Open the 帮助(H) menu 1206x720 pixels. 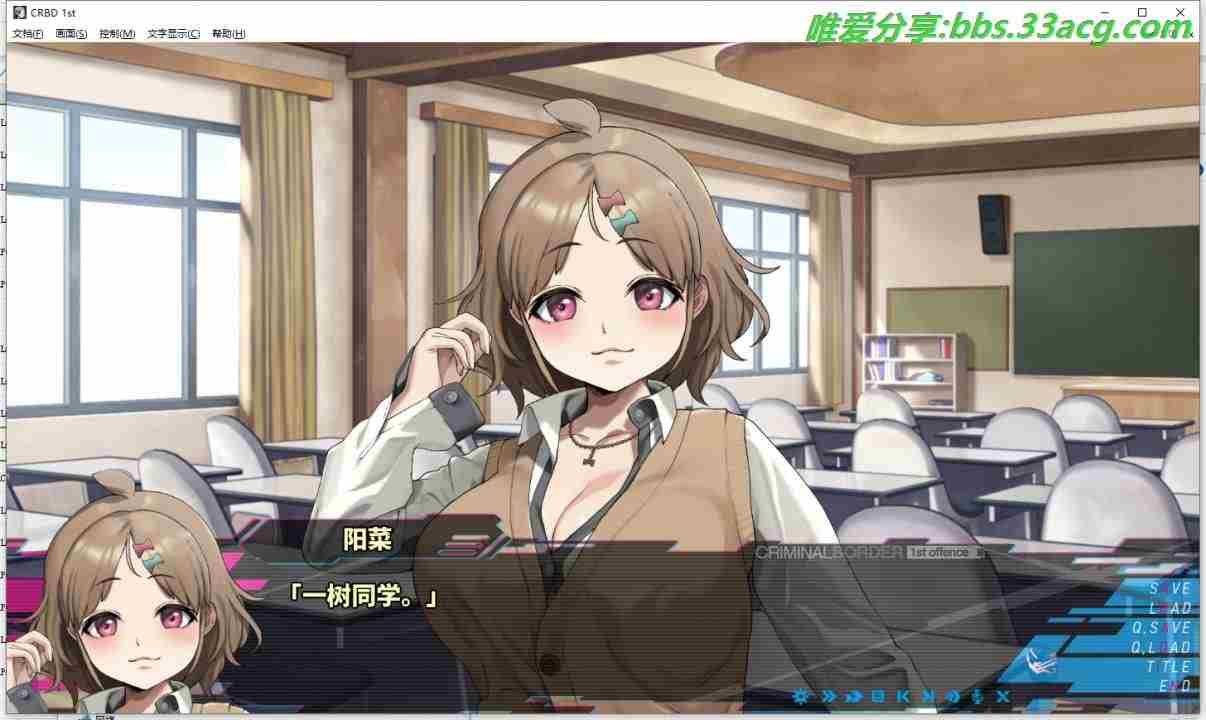pyautogui.click(x=228, y=33)
